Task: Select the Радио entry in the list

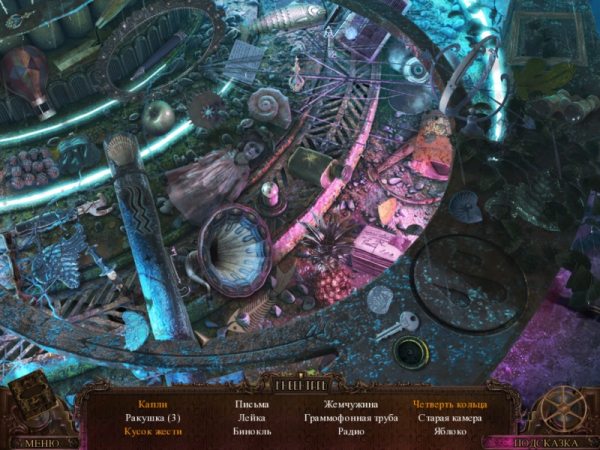Action: [x=350, y=432]
